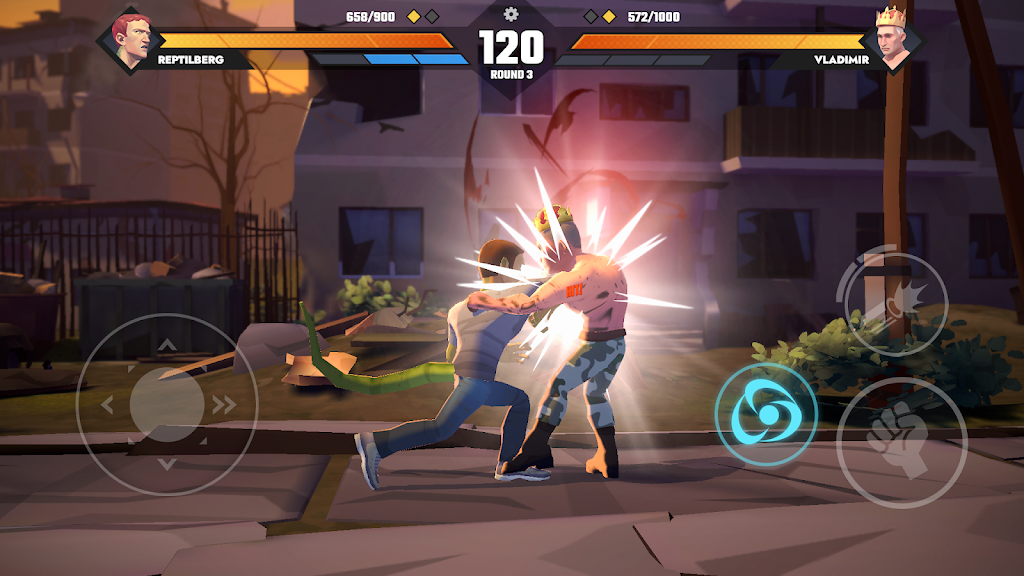Tap the joystick's double right arrow
The height and width of the screenshot is (576, 1024).
coord(225,405)
